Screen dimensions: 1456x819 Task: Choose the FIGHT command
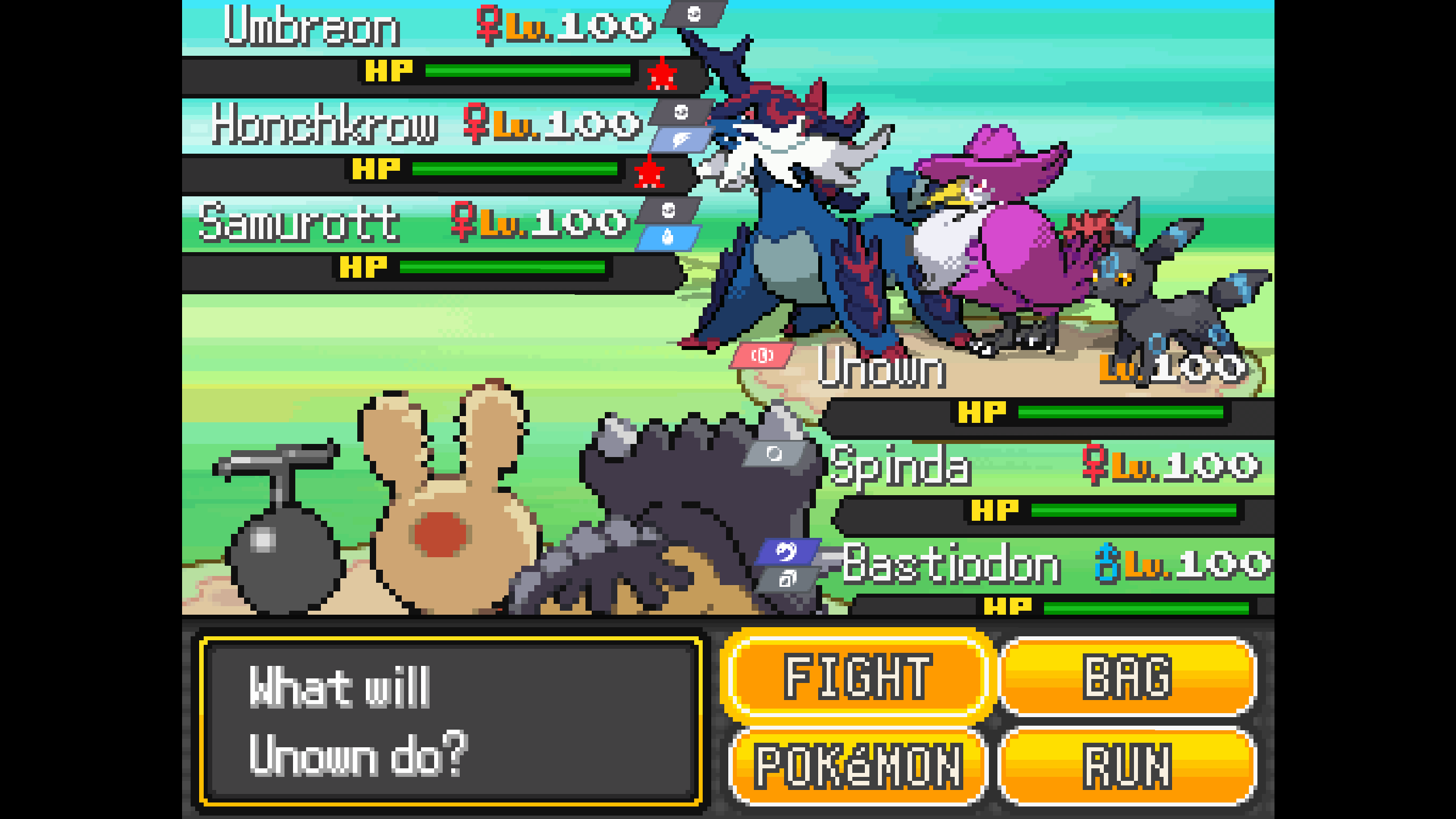point(857,676)
